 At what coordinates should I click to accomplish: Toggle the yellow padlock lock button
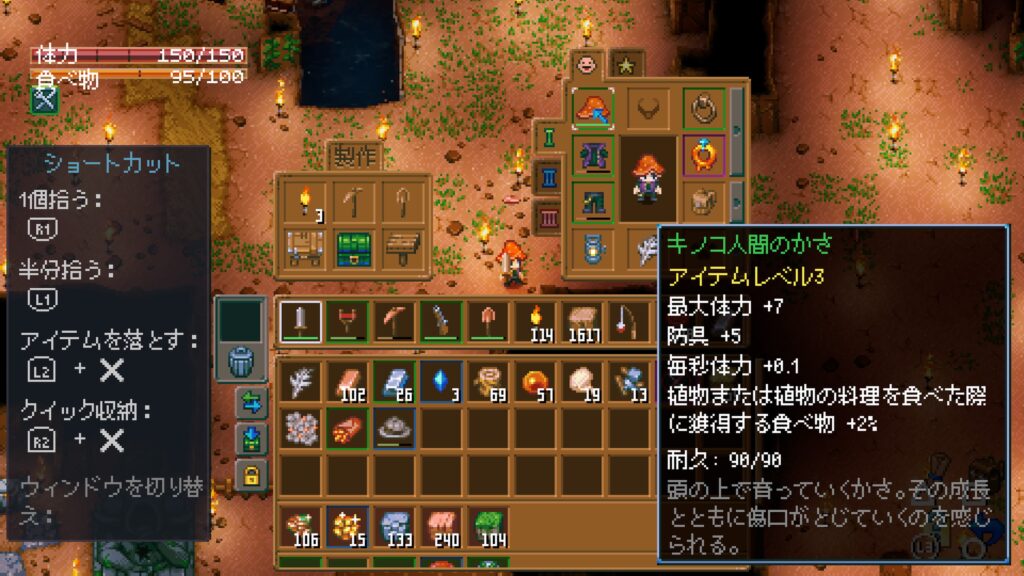point(251,476)
